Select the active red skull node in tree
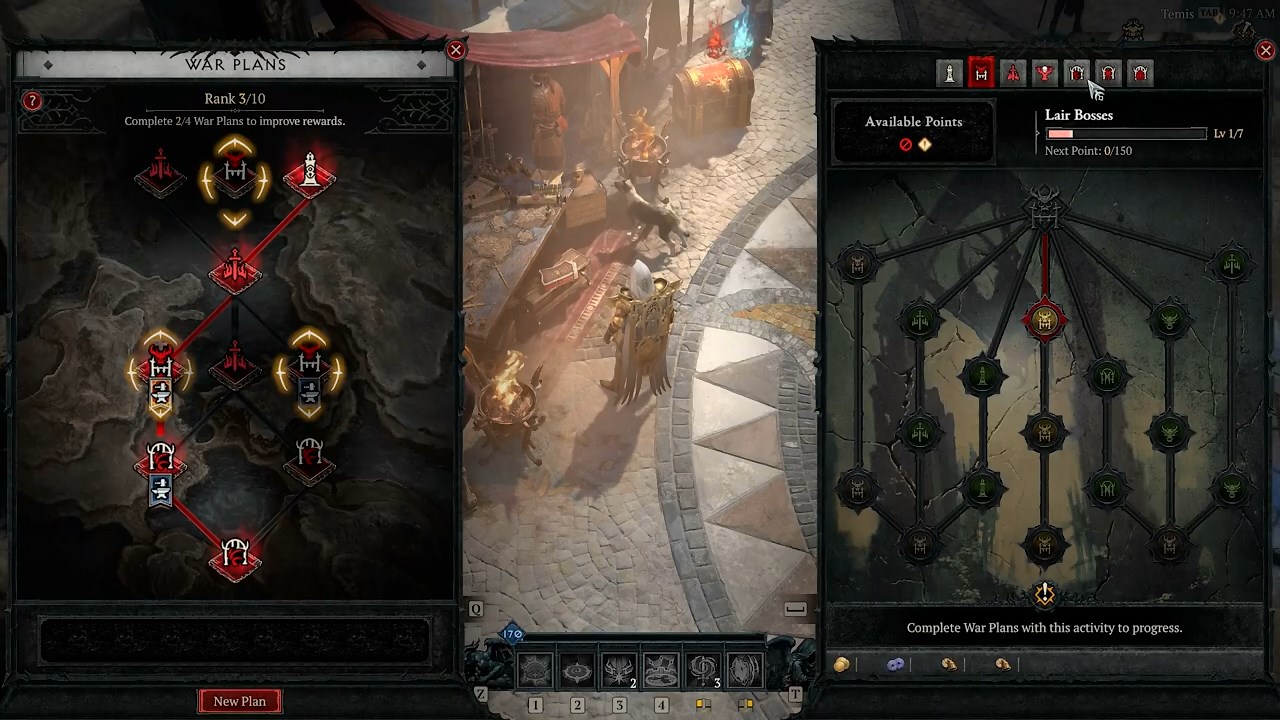This screenshot has width=1280, height=720. tap(1044, 321)
